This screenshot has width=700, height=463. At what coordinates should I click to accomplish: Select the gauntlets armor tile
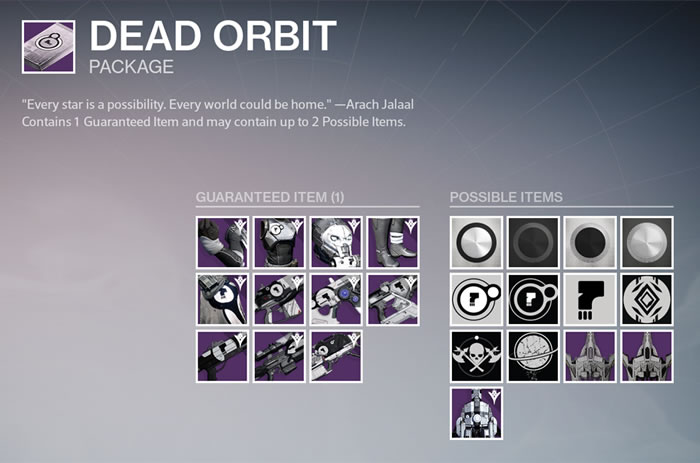pos(222,241)
